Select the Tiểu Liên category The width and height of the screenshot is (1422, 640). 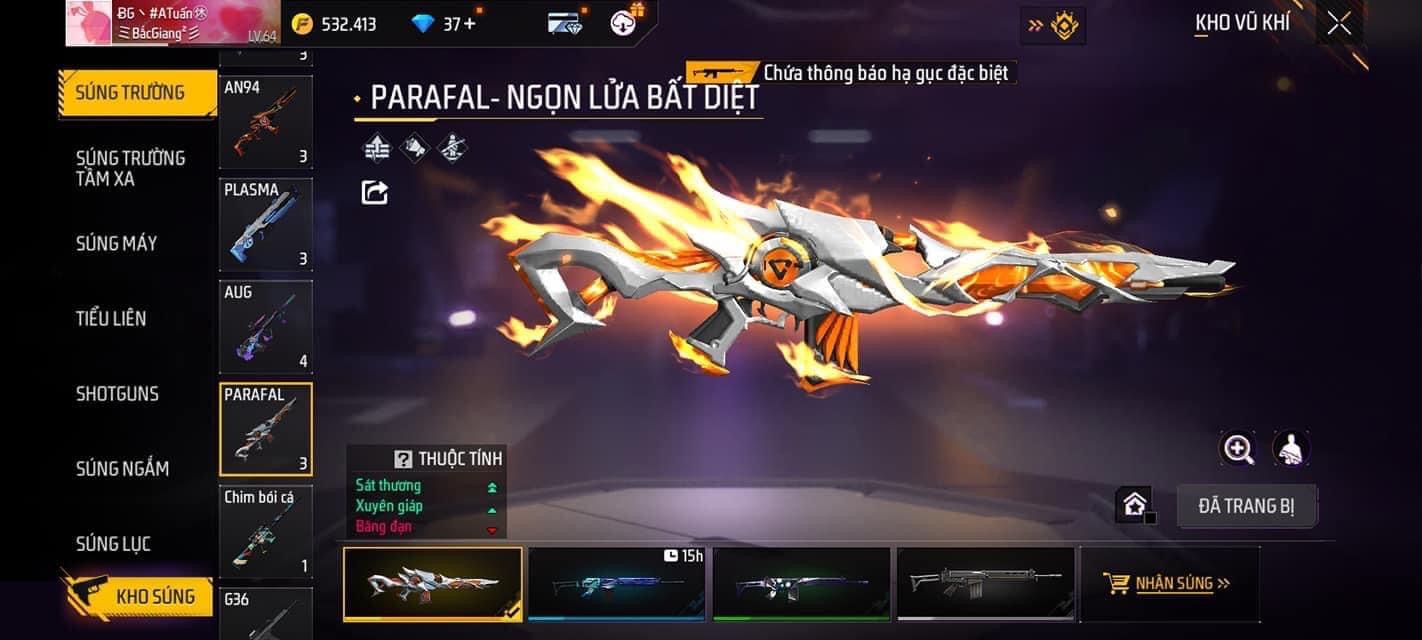coord(111,318)
